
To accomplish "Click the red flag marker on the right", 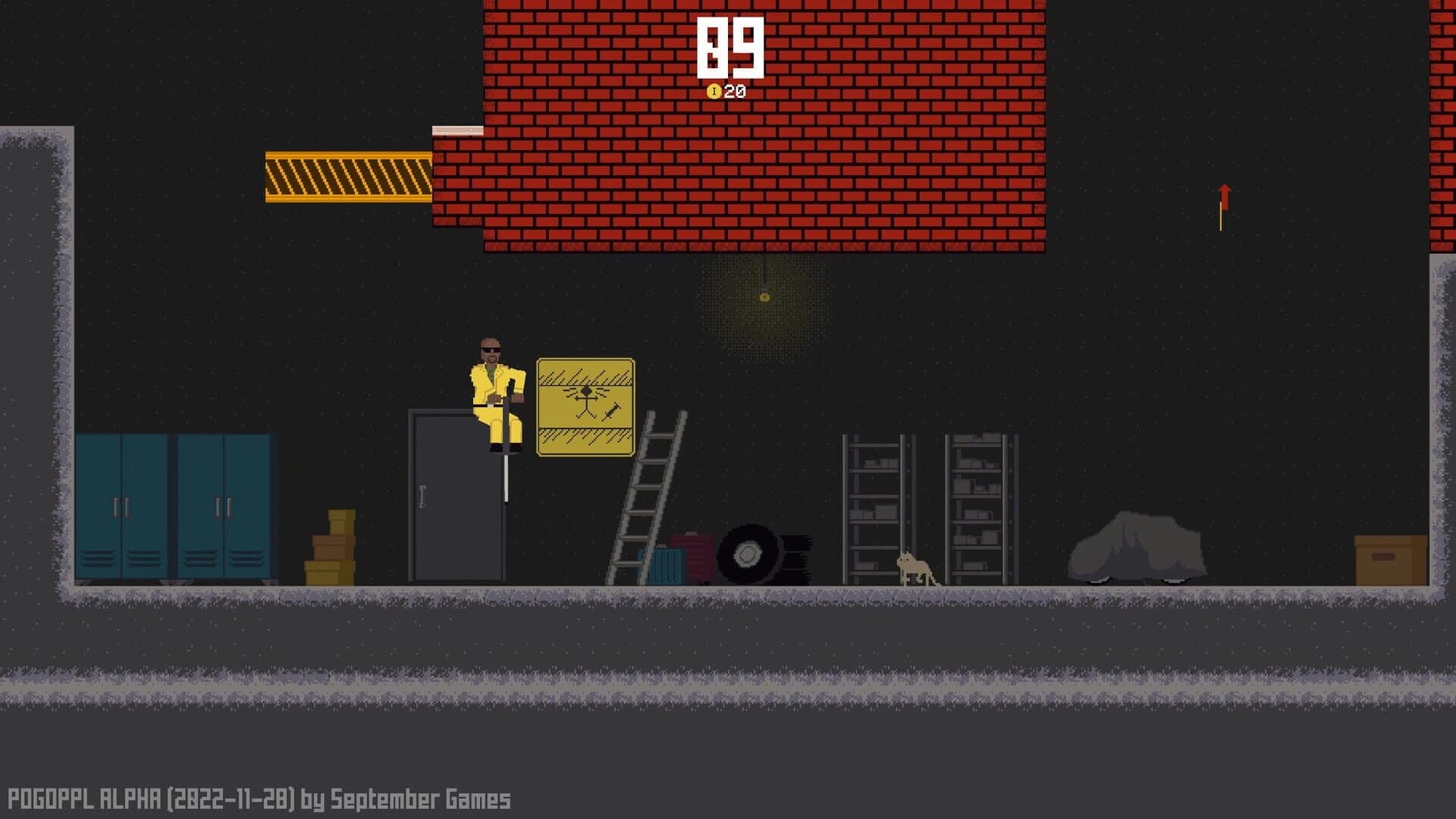I will 1226,198.
